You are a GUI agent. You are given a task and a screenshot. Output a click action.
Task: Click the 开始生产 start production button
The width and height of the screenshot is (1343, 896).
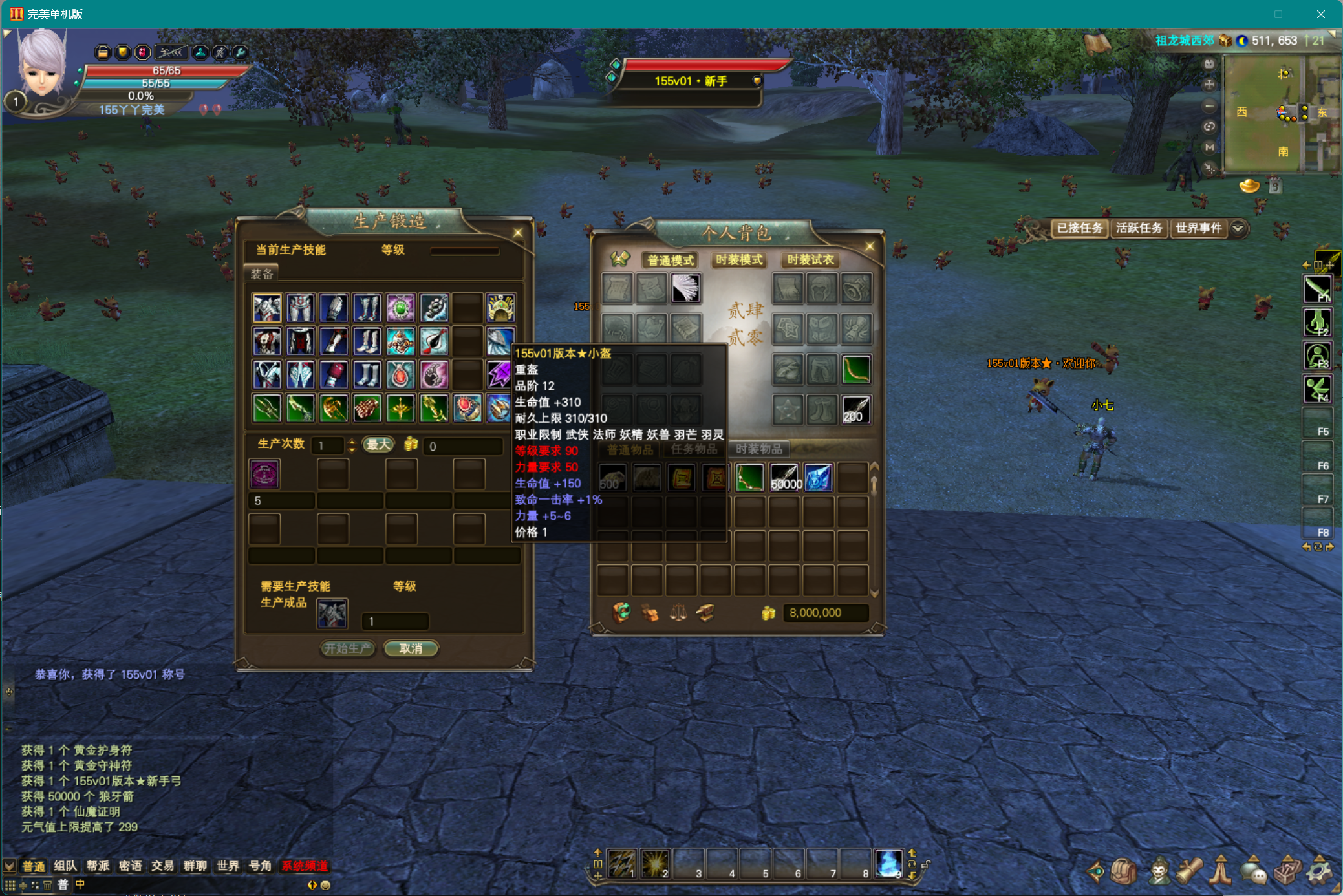pos(348,648)
